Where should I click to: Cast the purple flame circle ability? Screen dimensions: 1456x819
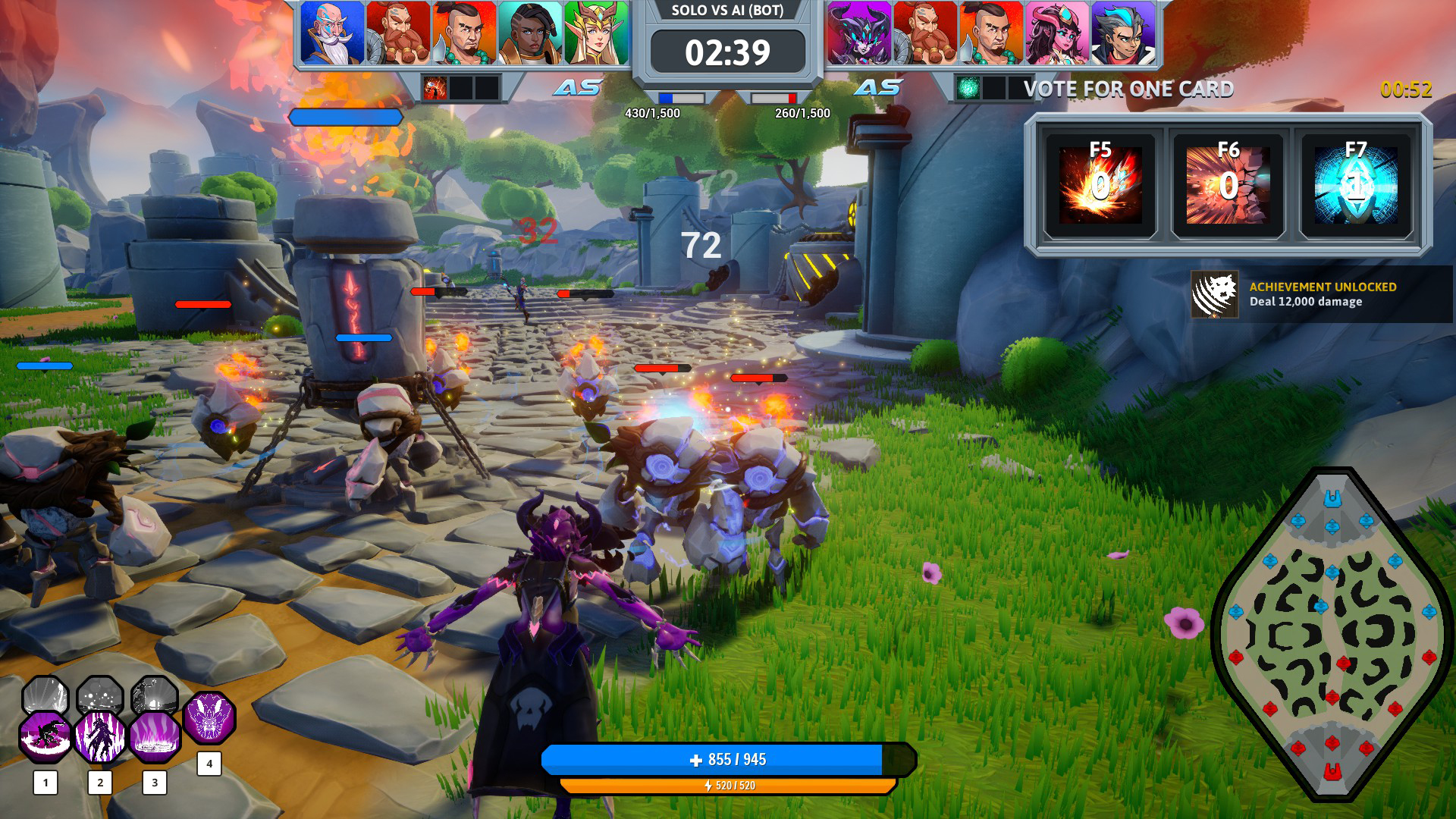[x=155, y=736]
